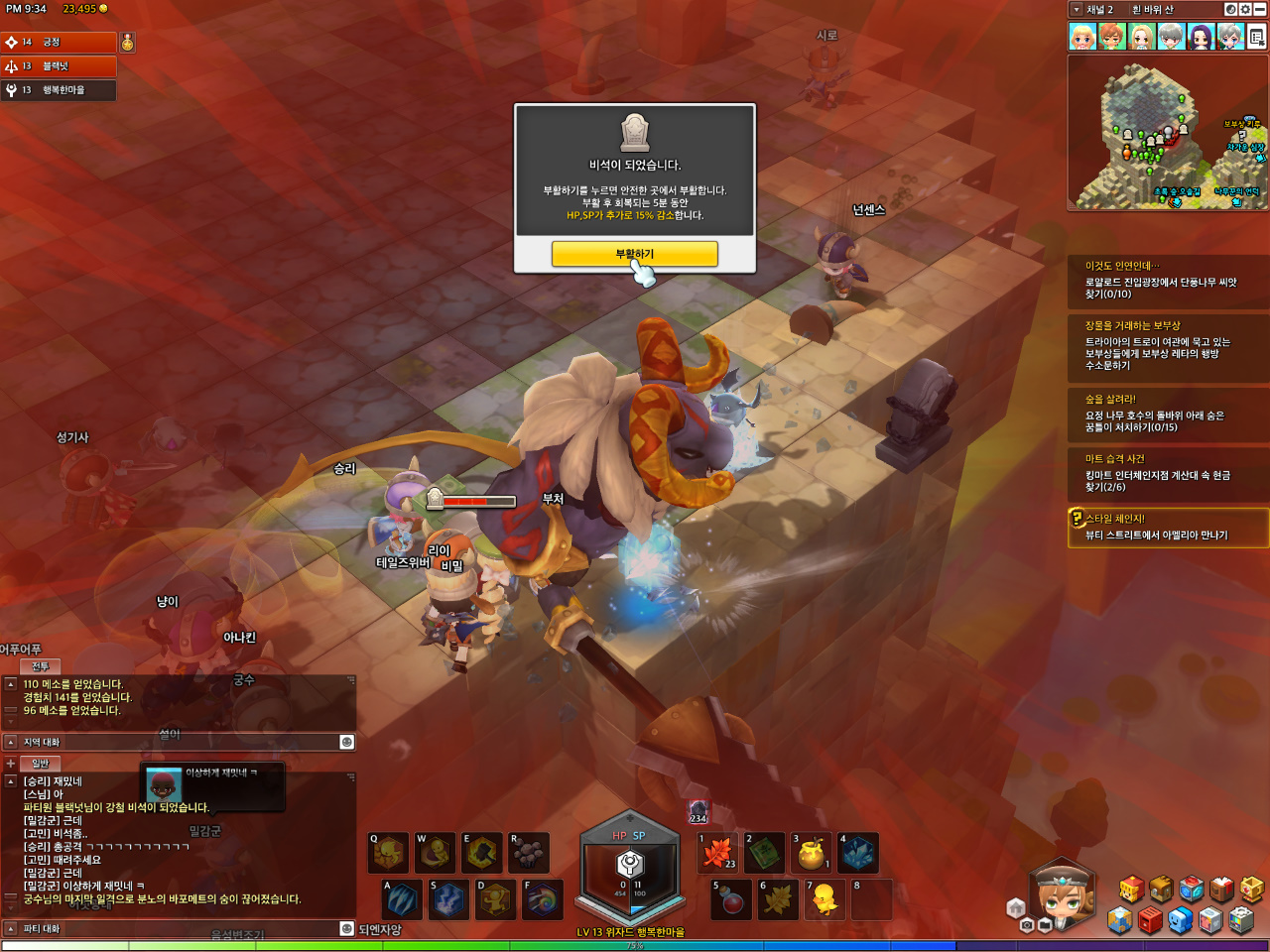Minimize the minimap panel
This screenshot has height=952, width=1270.
[1260, 10]
